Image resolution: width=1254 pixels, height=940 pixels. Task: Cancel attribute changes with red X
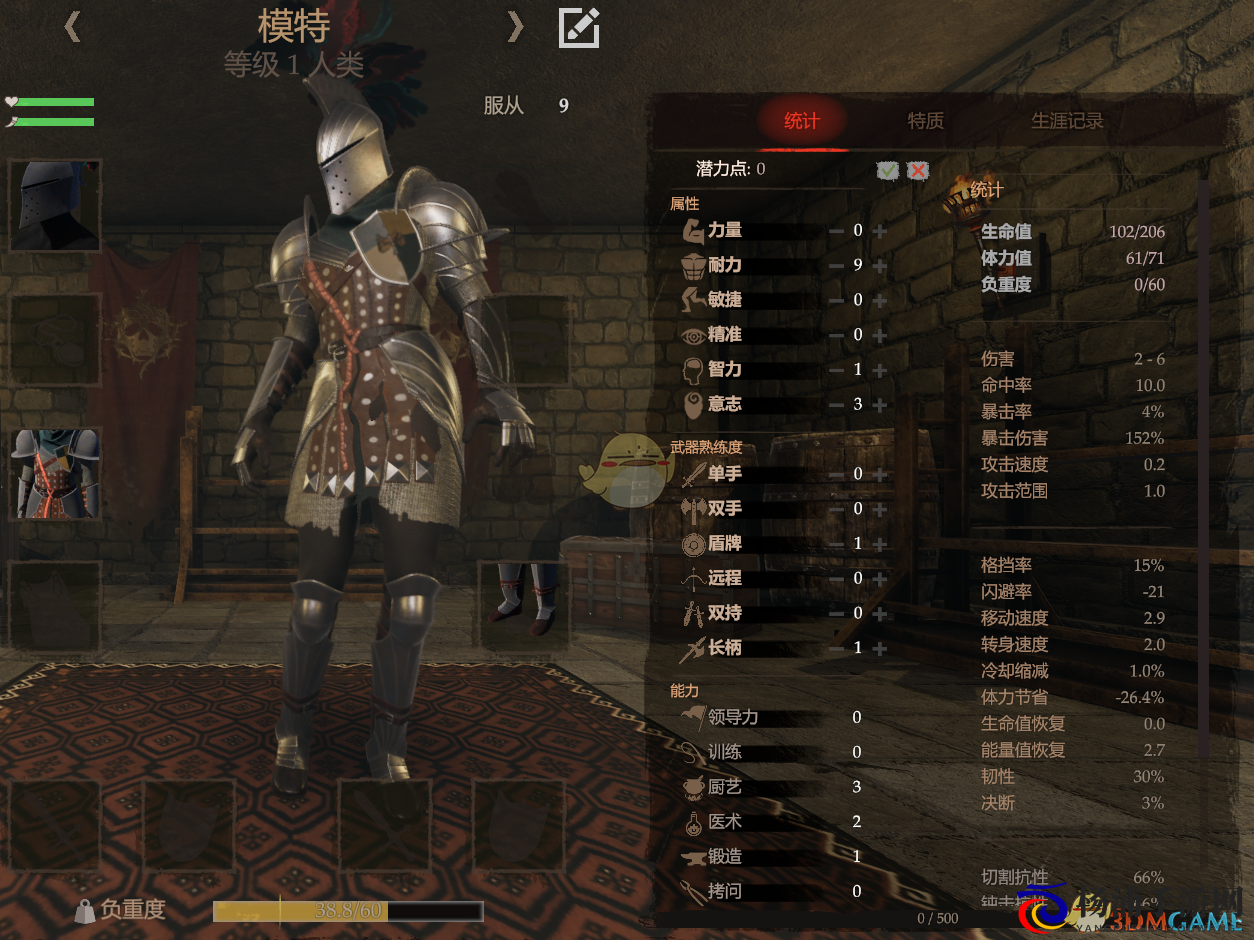(918, 171)
